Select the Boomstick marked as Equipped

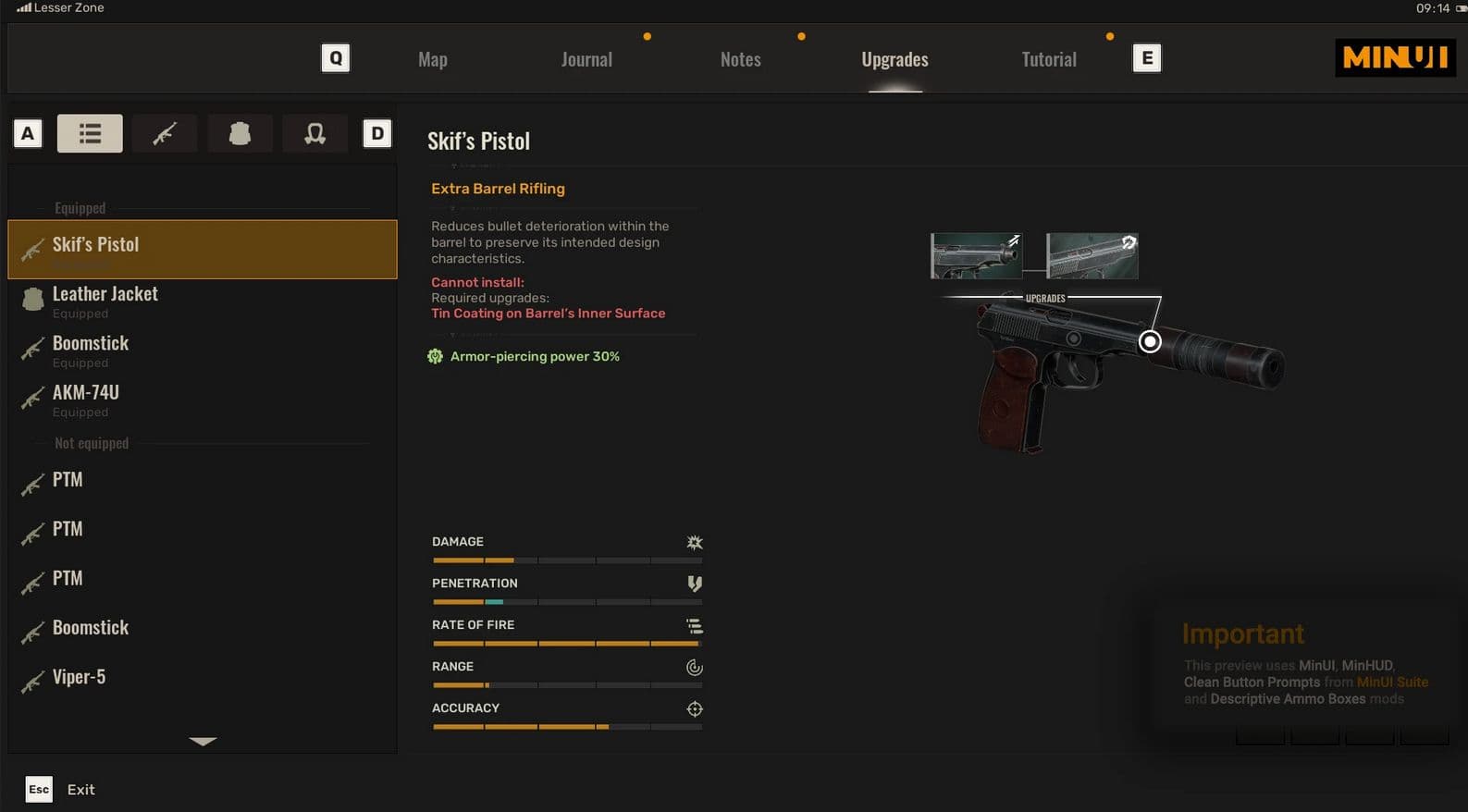pos(202,350)
